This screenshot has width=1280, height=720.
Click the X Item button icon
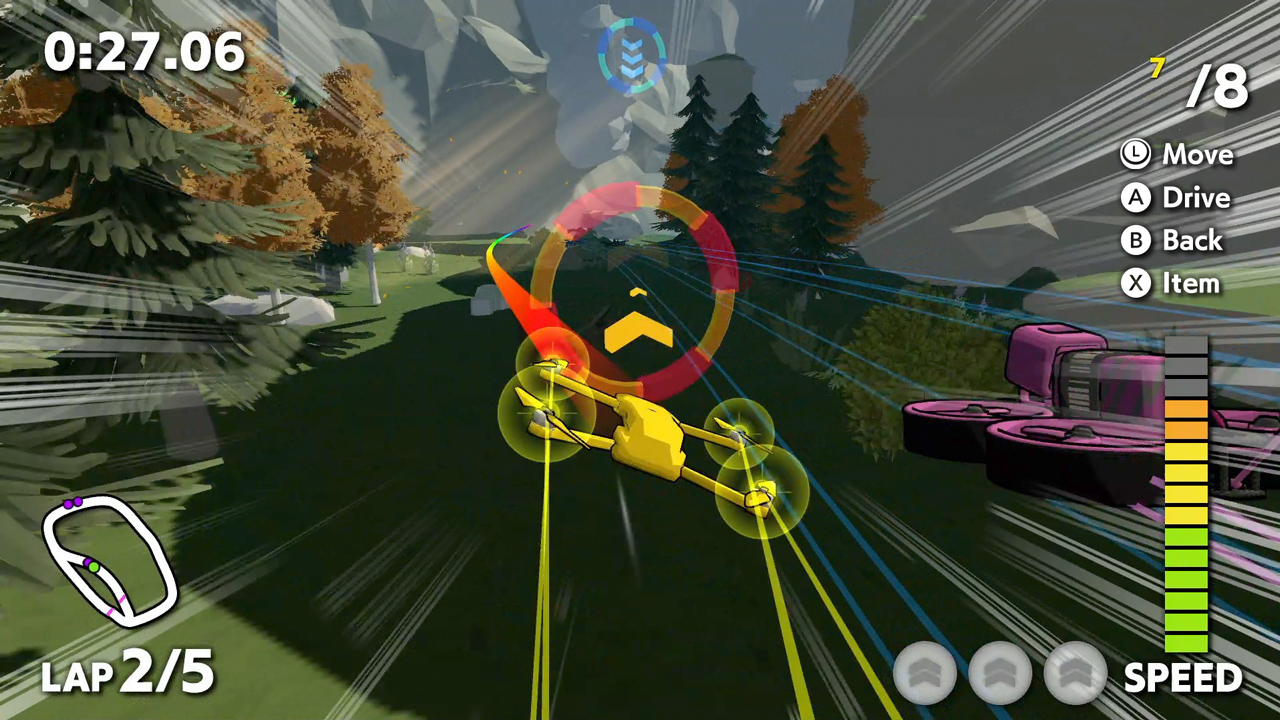1135,283
